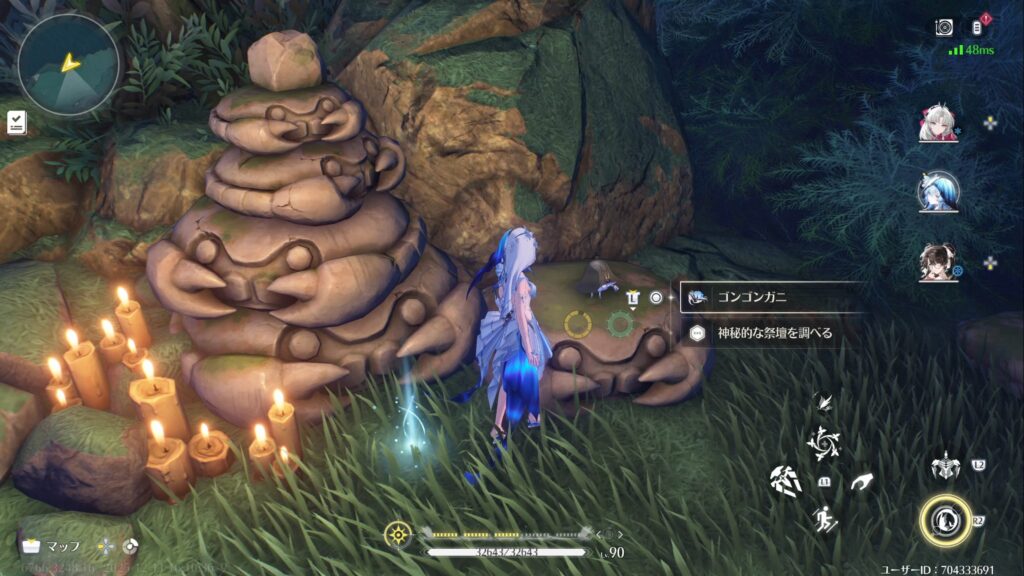The width and height of the screenshot is (1024, 576).
Task: Select the feather wing ability icon
Action: click(826, 402)
